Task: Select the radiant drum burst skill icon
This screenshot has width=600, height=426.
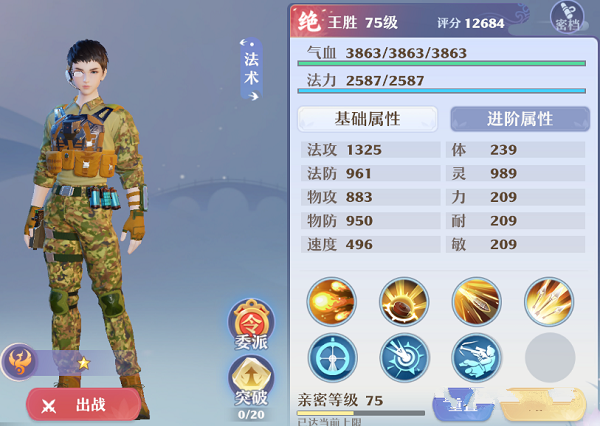Action: pyautogui.click(x=404, y=301)
